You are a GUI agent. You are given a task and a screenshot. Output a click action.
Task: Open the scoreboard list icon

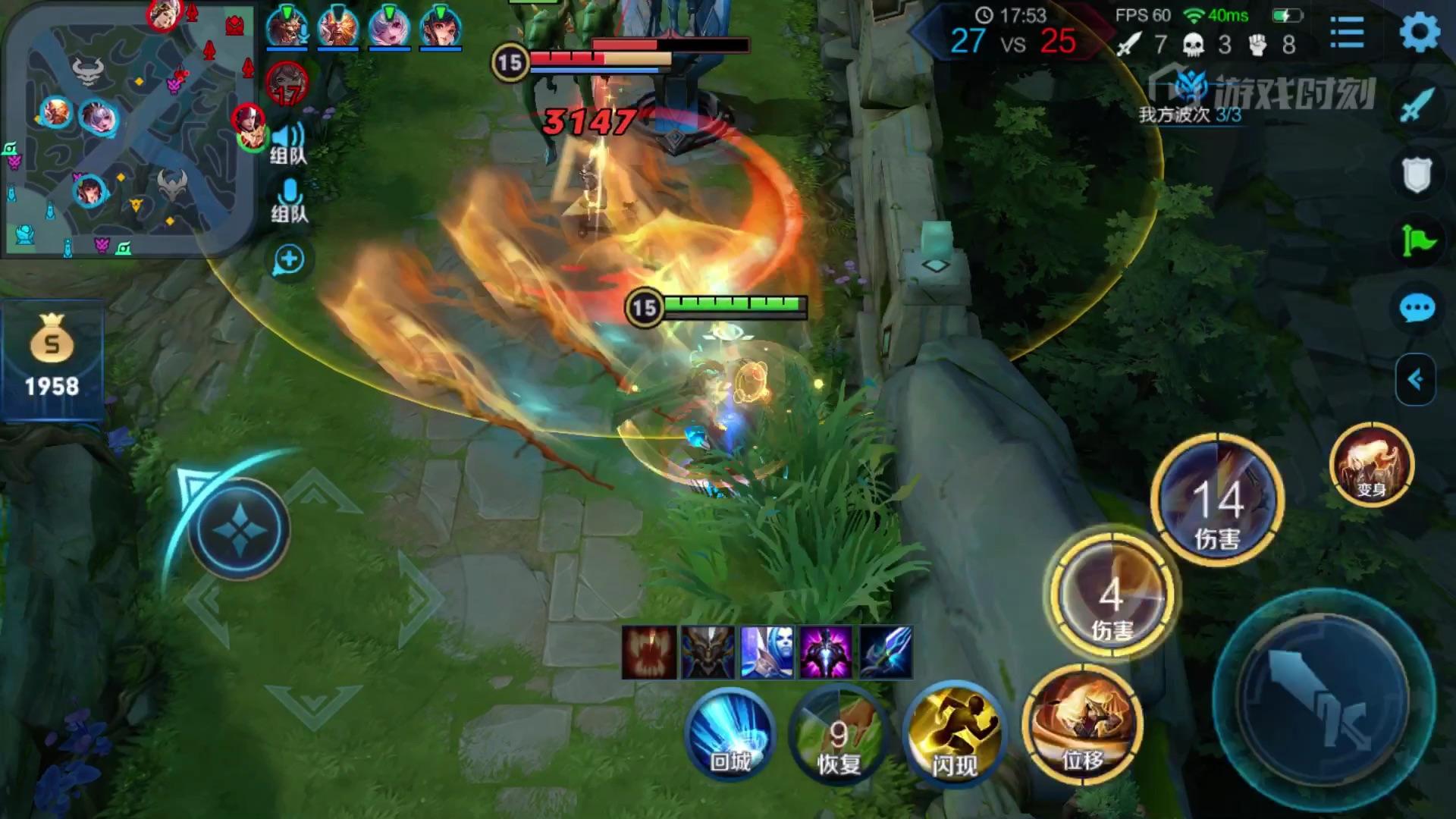[x=1347, y=33]
